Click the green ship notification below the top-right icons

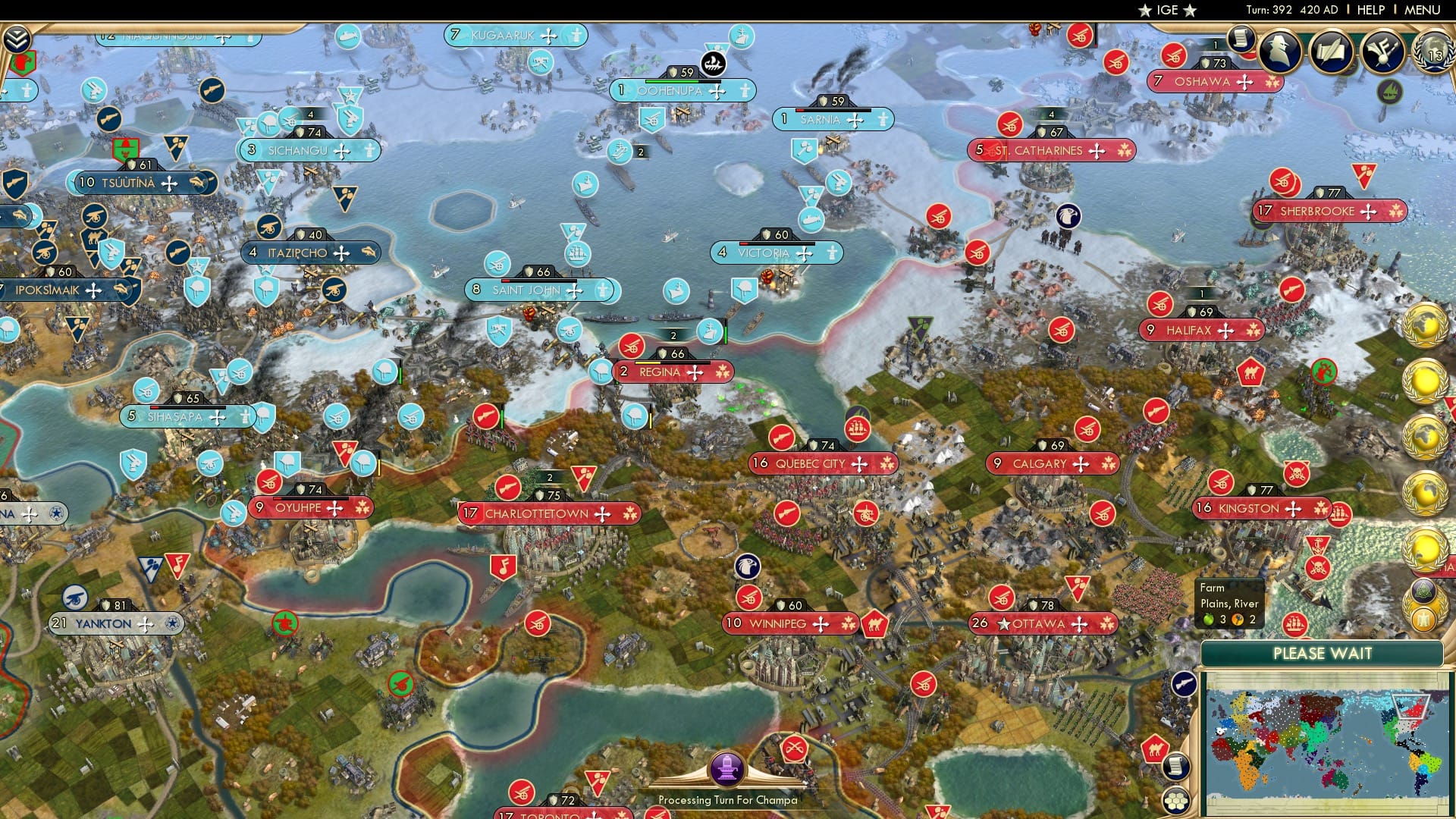coord(1390,92)
